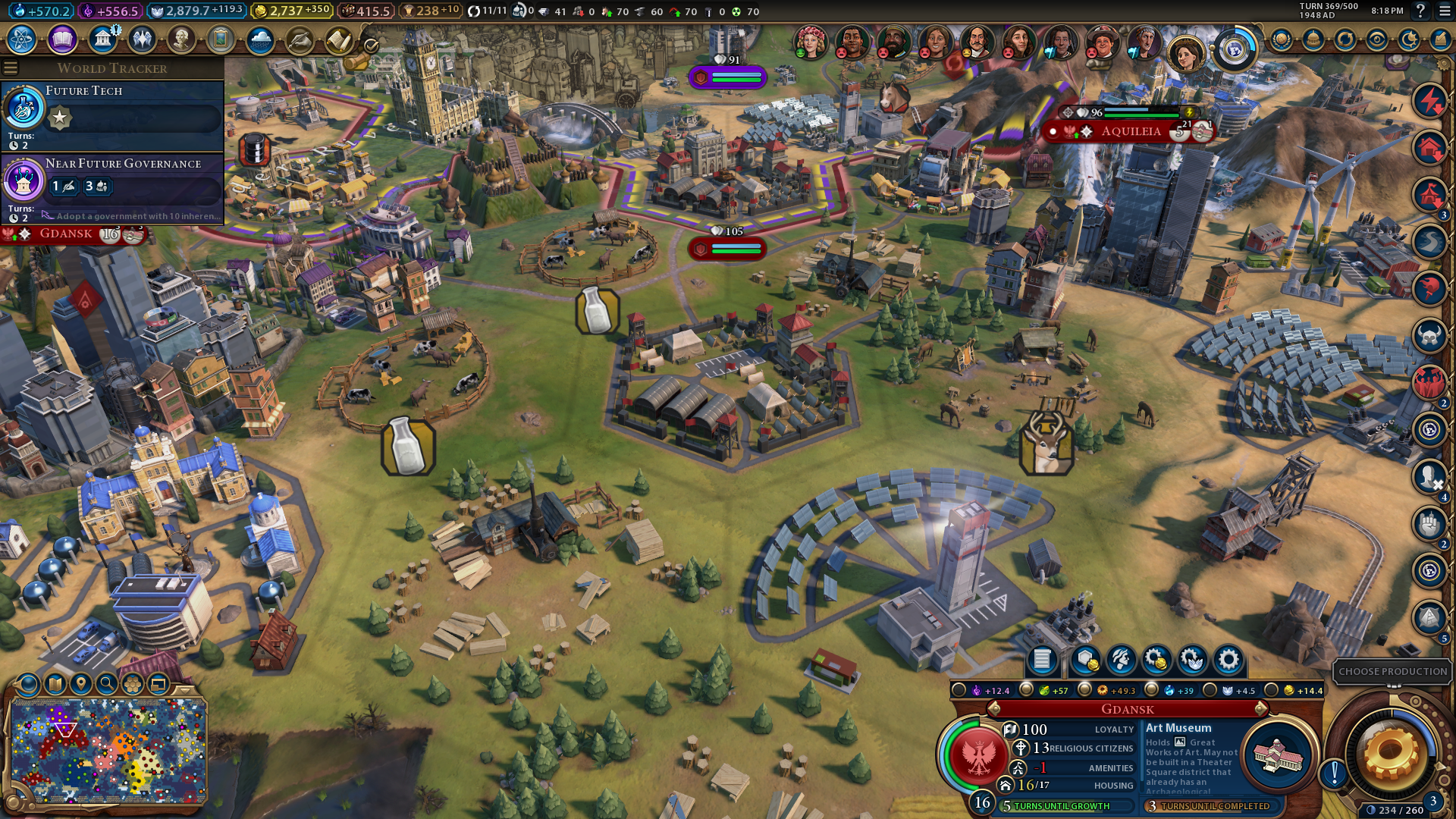Open minimap map search magnifier

click(107, 684)
